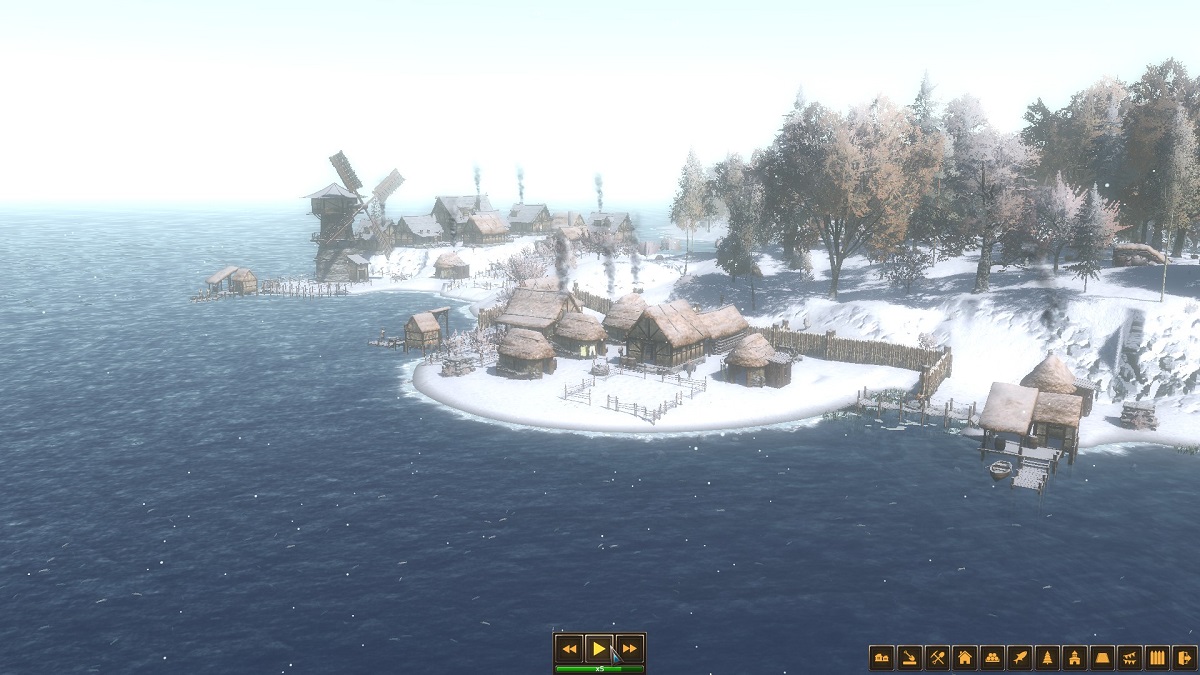The height and width of the screenshot is (675, 1200).
Task: Open the fish icon category
Action: tap(1019, 658)
